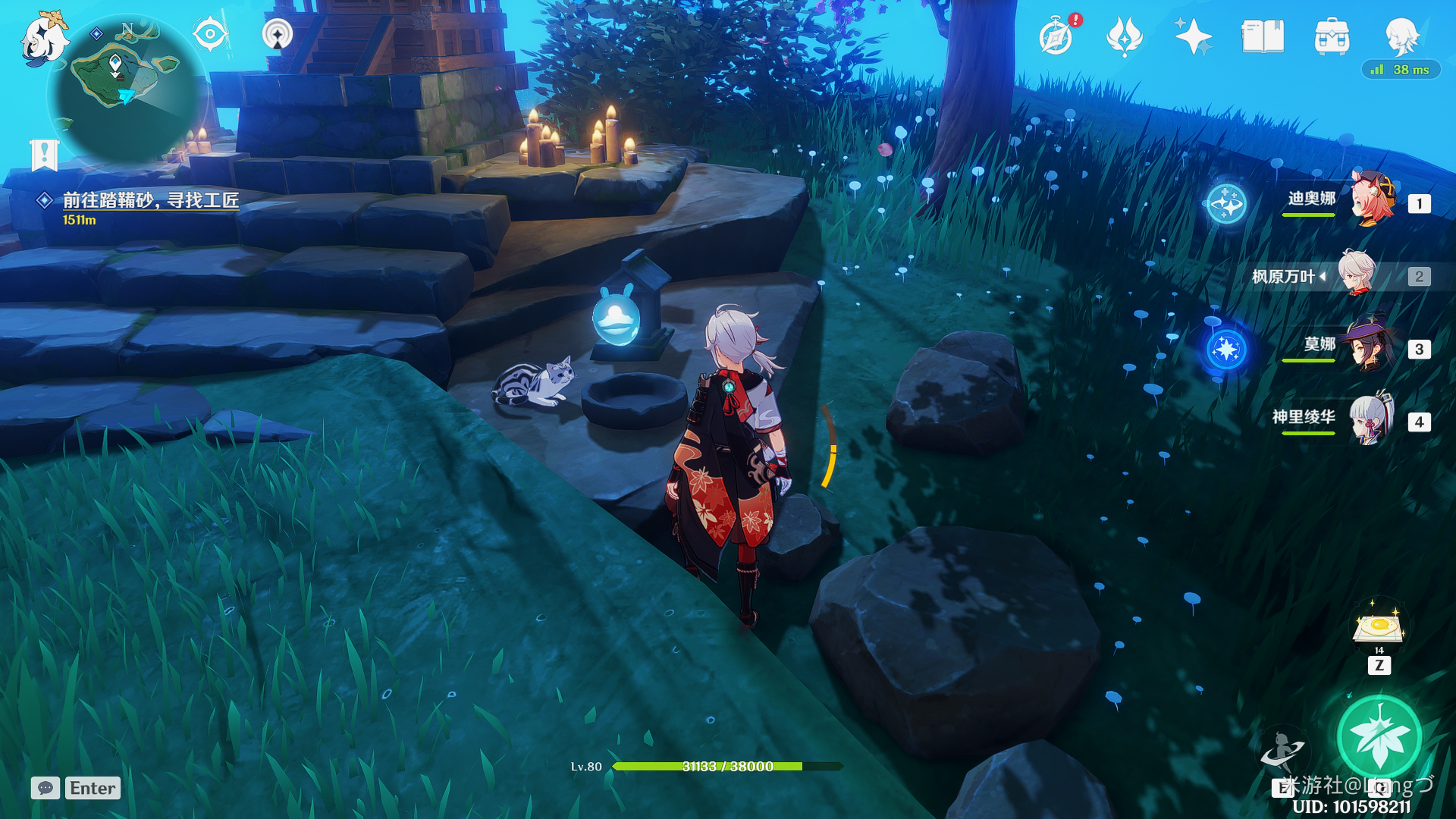Open the flame-shaped battle pass icon
This screenshot has height=819, width=1456.
[x=1124, y=36]
